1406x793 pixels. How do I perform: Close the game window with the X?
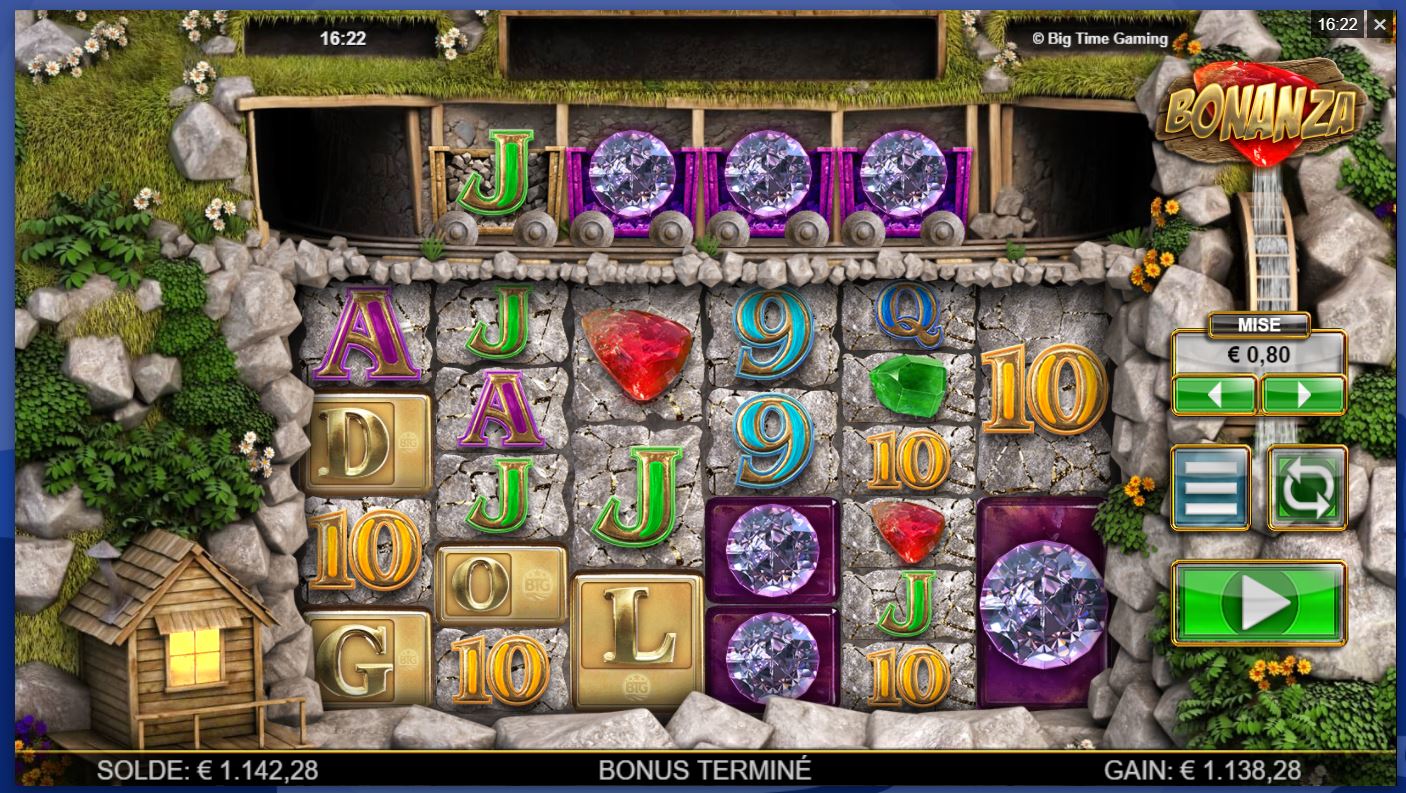point(1380,25)
